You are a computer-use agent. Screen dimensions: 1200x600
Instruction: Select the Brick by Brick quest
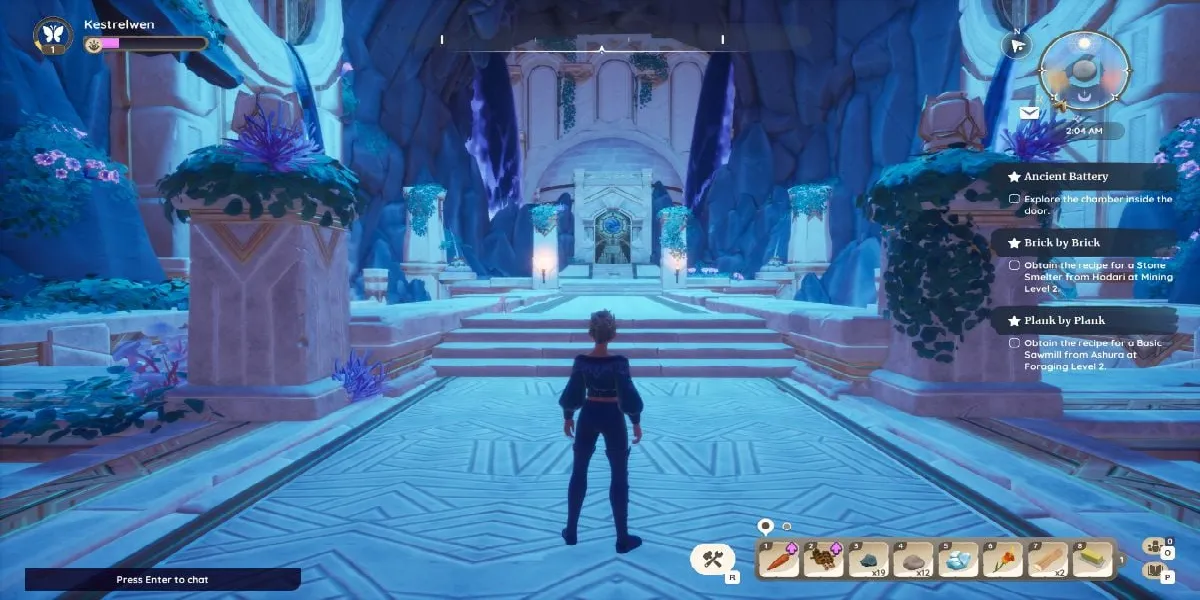(1061, 243)
